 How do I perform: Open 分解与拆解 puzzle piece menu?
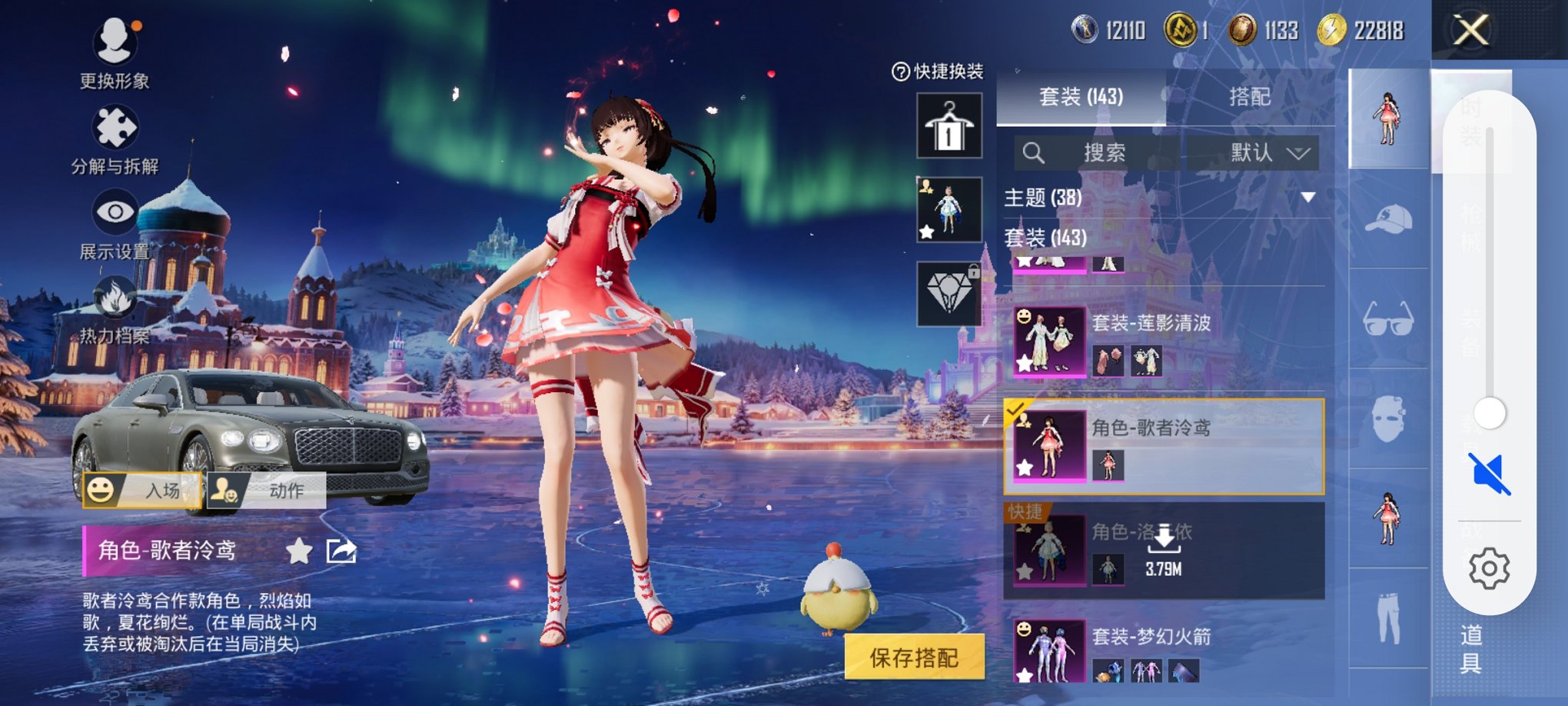pyautogui.click(x=115, y=128)
